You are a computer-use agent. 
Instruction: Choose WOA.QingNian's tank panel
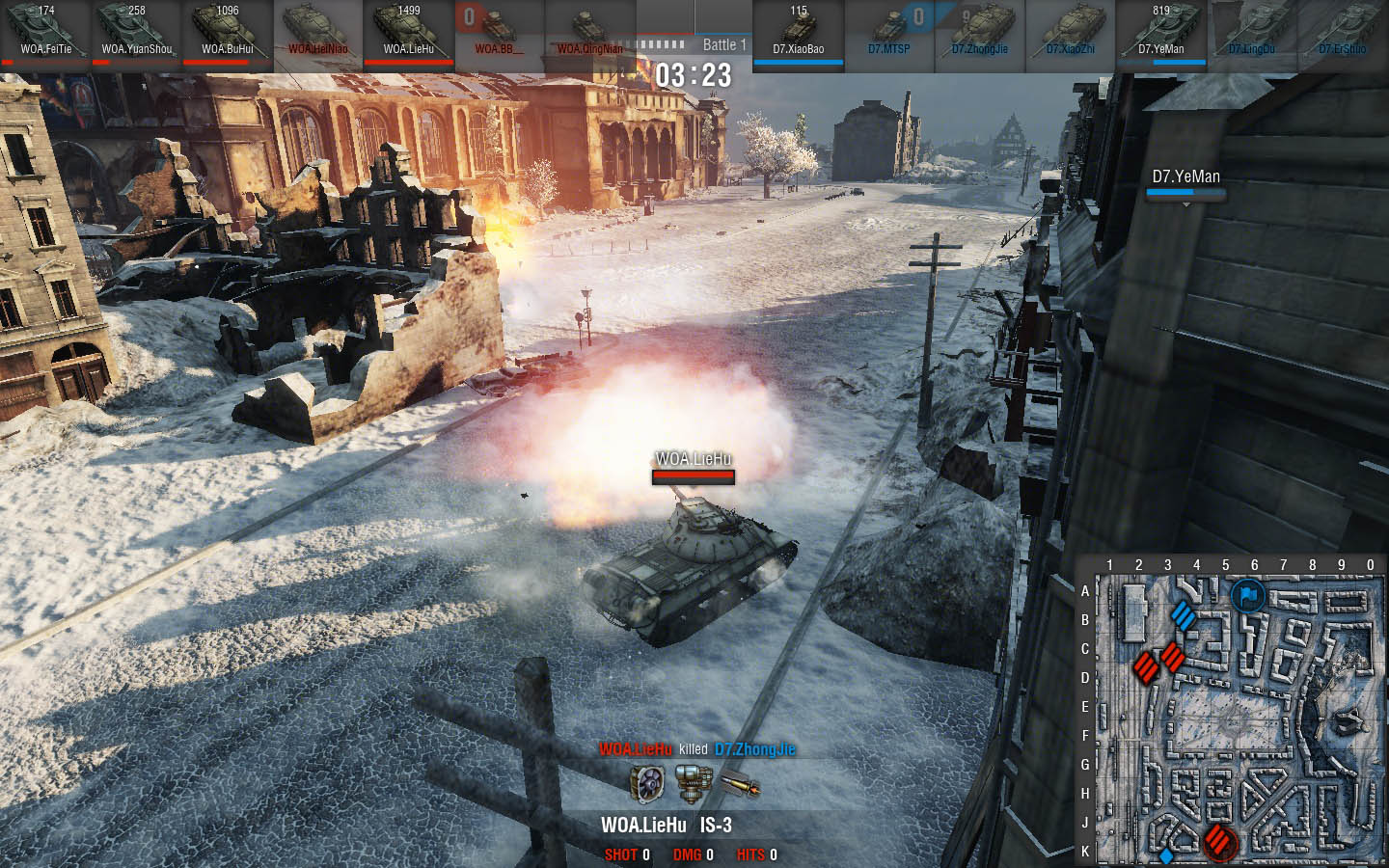[589, 32]
